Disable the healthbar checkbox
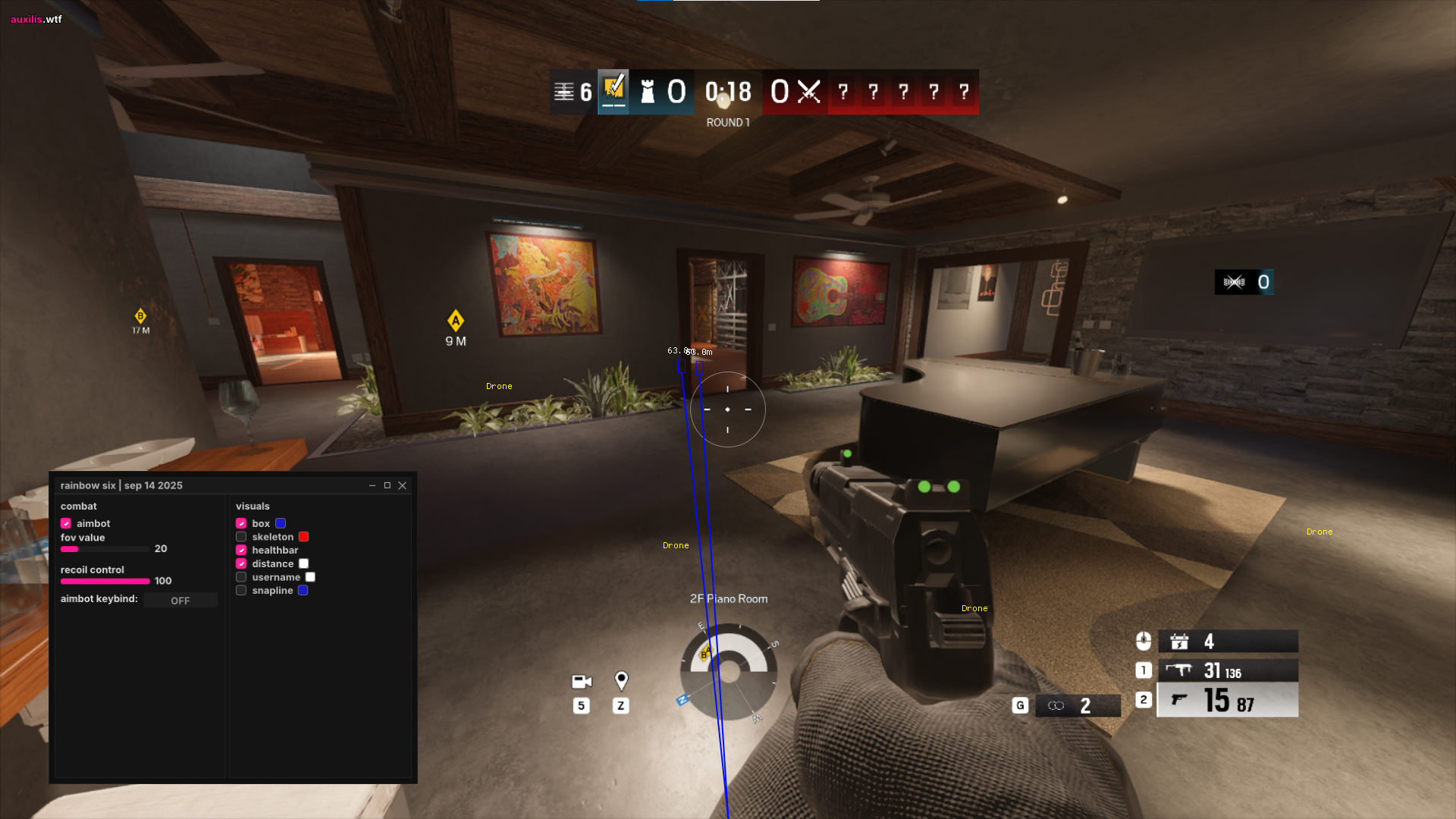This screenshot has width=1456, height=819. (x=241, y=550)
